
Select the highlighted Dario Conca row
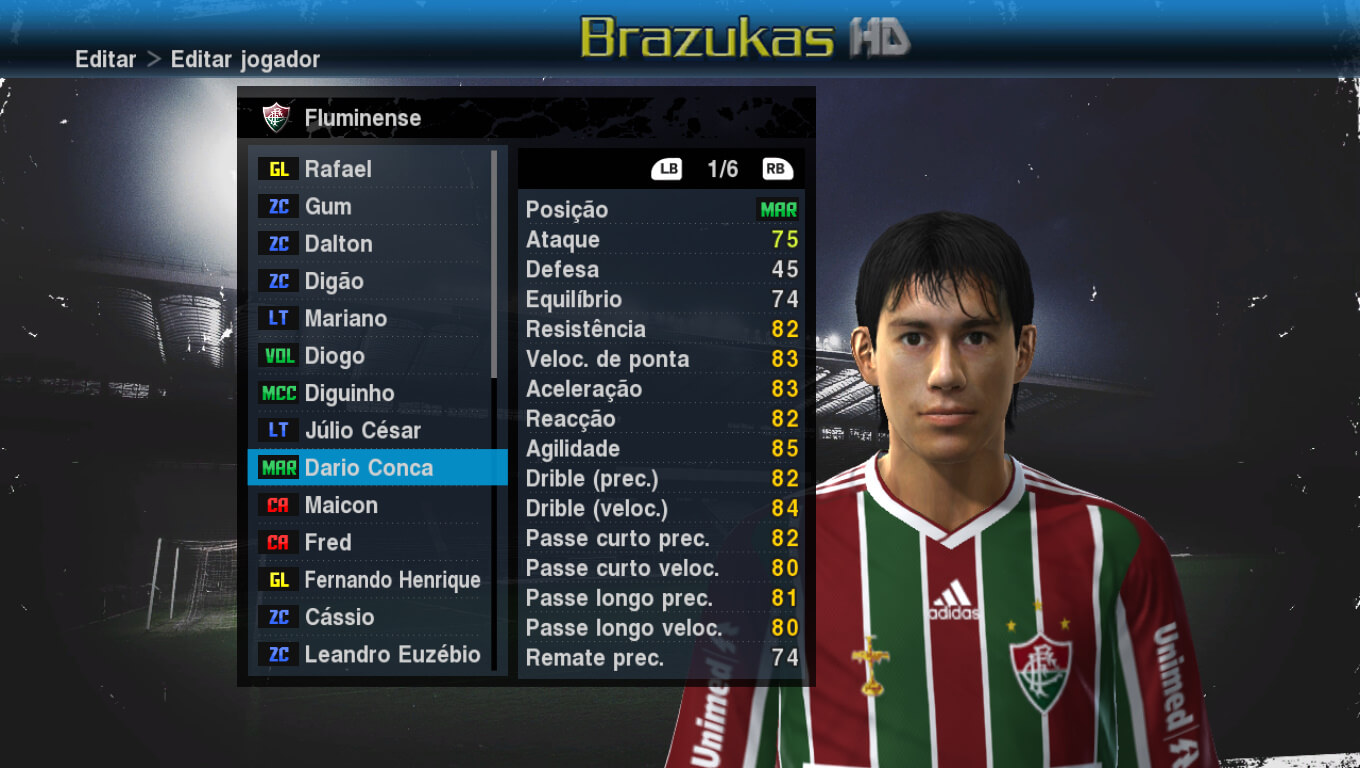[x=368, y=468]
